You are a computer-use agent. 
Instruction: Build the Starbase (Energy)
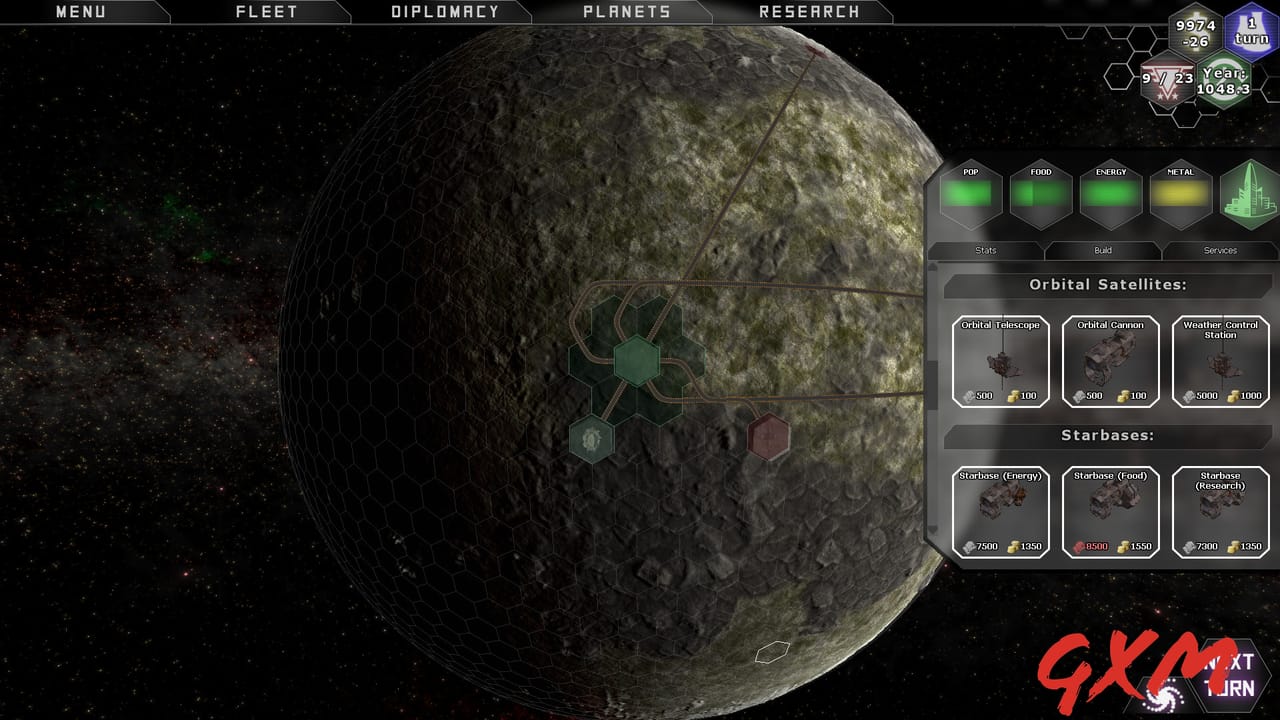click(x=1001, y=512)
